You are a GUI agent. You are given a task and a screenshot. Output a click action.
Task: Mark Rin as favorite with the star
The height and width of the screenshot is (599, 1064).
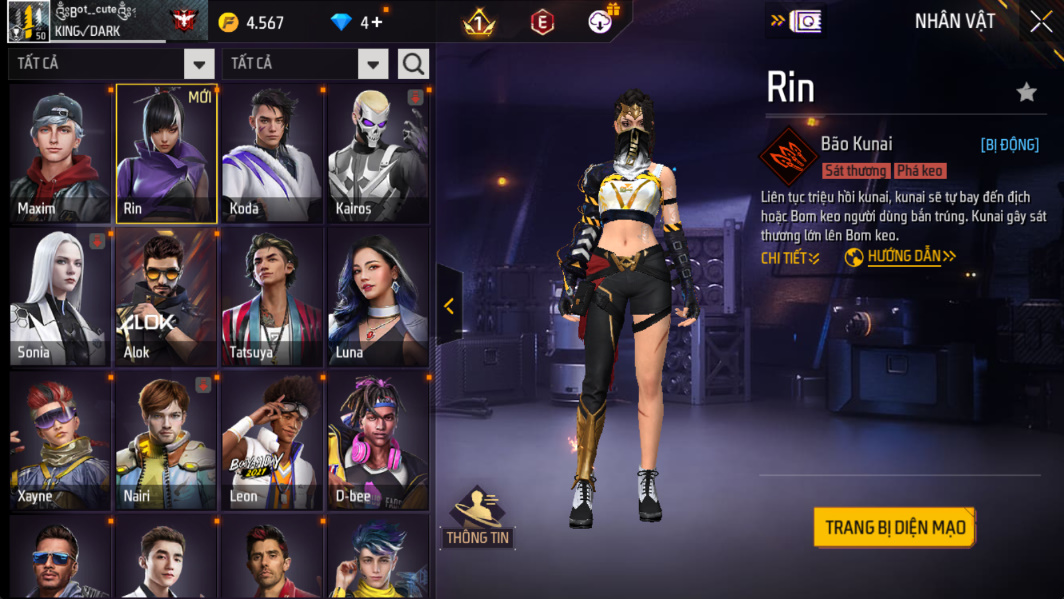[1026, 93]
